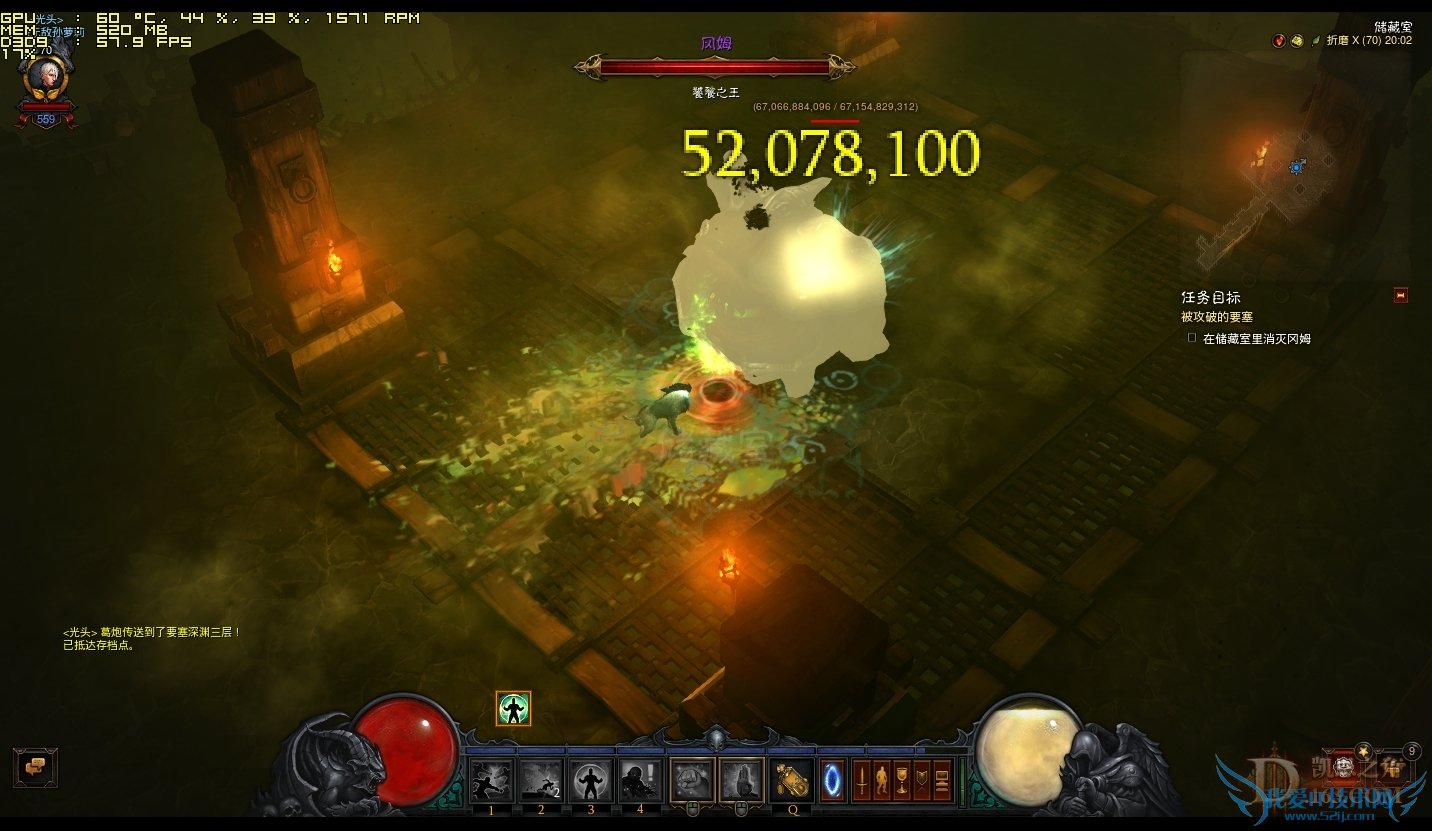The image size is (1432, 831).
Task: Click the green standing figure buff icon
Action: [513, 709]
